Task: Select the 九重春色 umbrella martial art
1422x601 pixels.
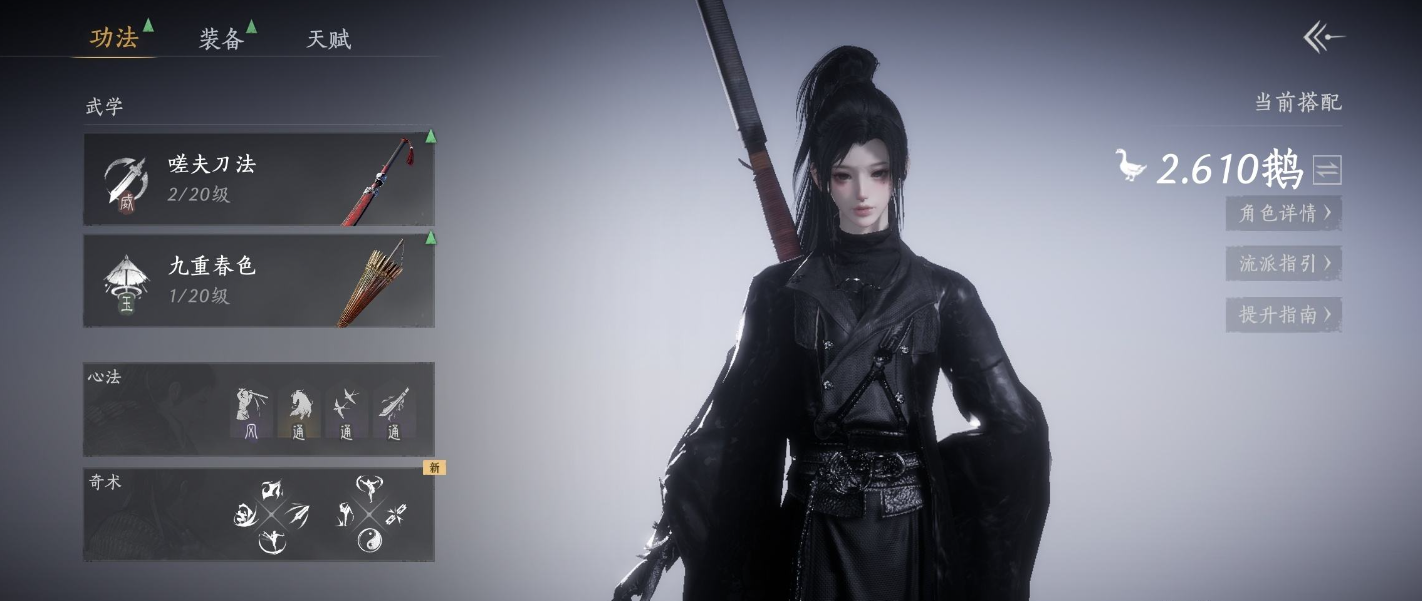Action: click(258, 280)
